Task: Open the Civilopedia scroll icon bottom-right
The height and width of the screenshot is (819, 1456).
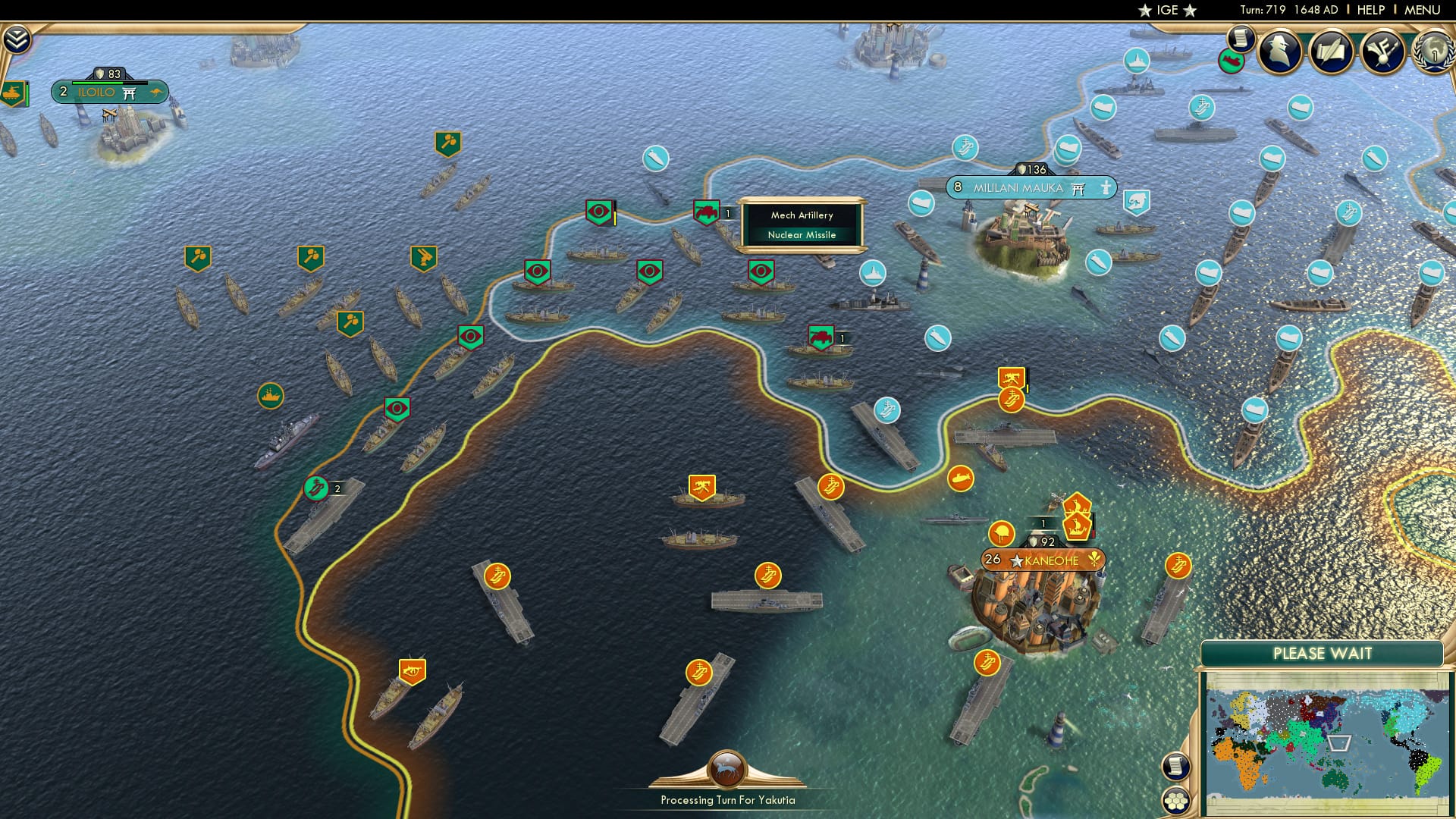Action: [1175, 767]
